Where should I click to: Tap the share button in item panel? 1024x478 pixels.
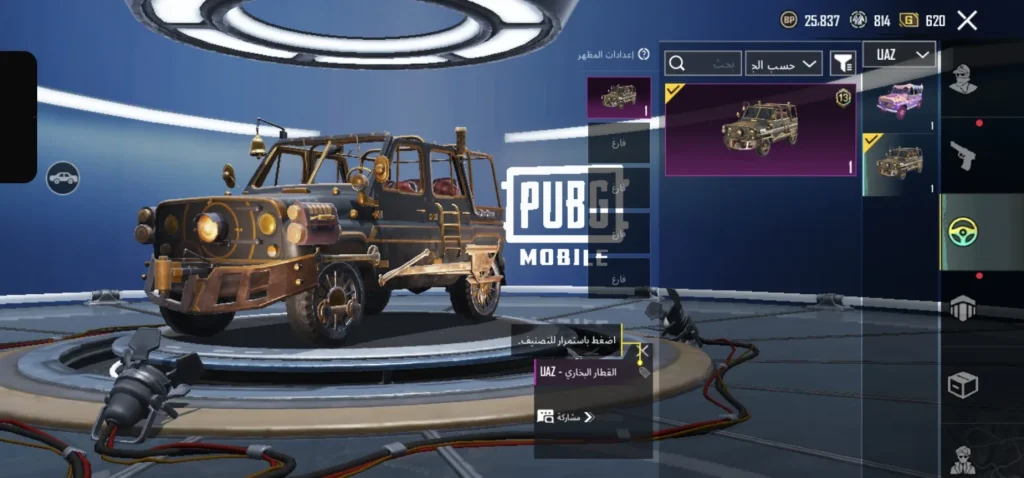pos(567,416)
